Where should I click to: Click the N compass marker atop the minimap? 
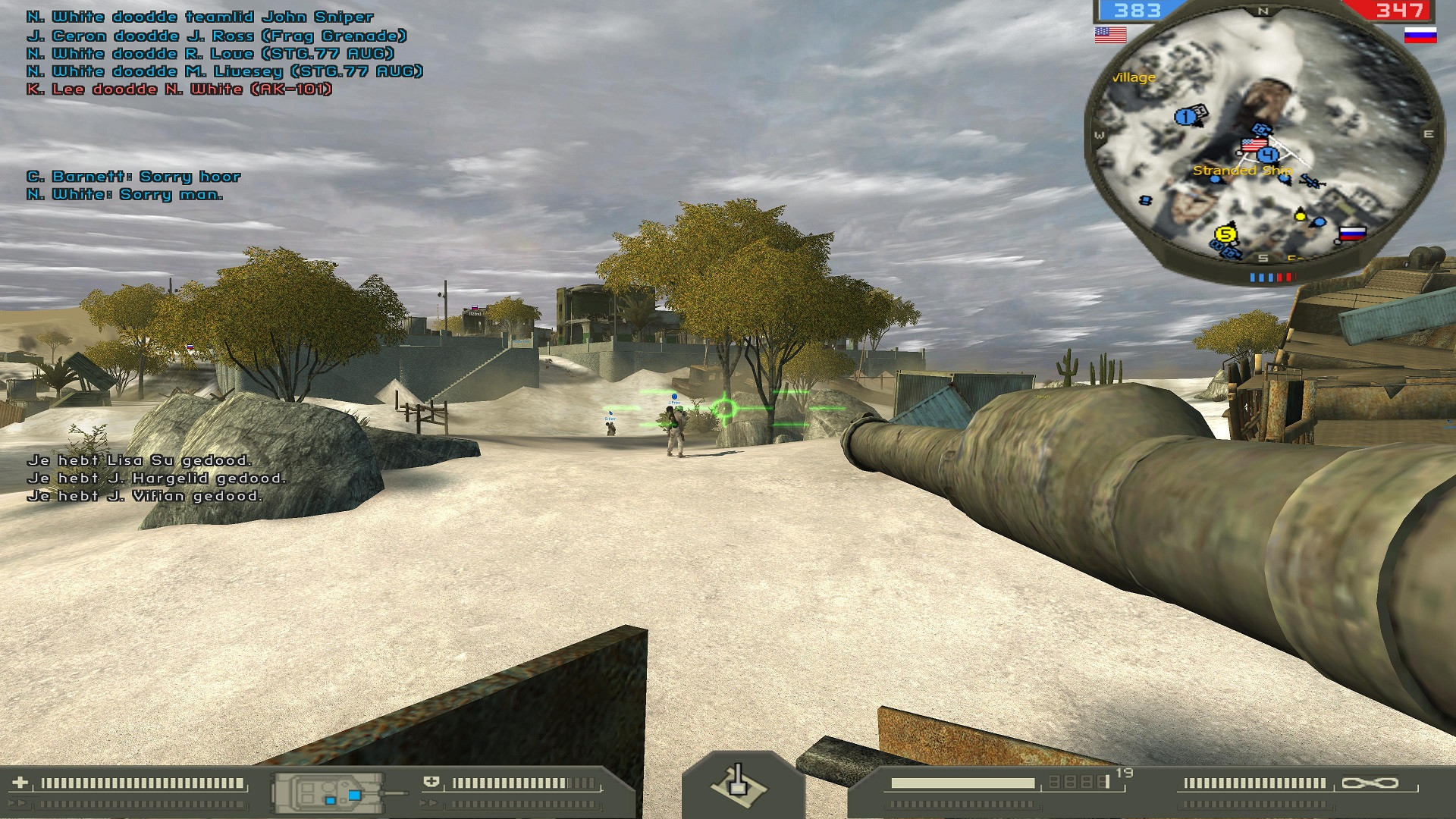point(1263,11)
